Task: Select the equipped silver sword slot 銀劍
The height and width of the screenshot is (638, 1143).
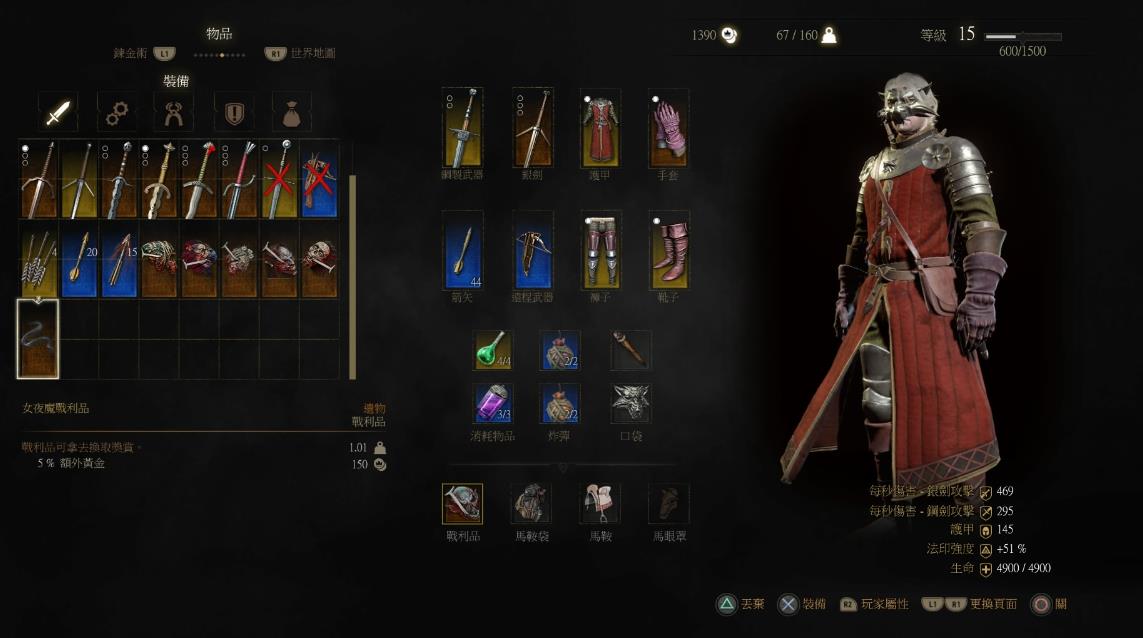Action: coord(533,128)
